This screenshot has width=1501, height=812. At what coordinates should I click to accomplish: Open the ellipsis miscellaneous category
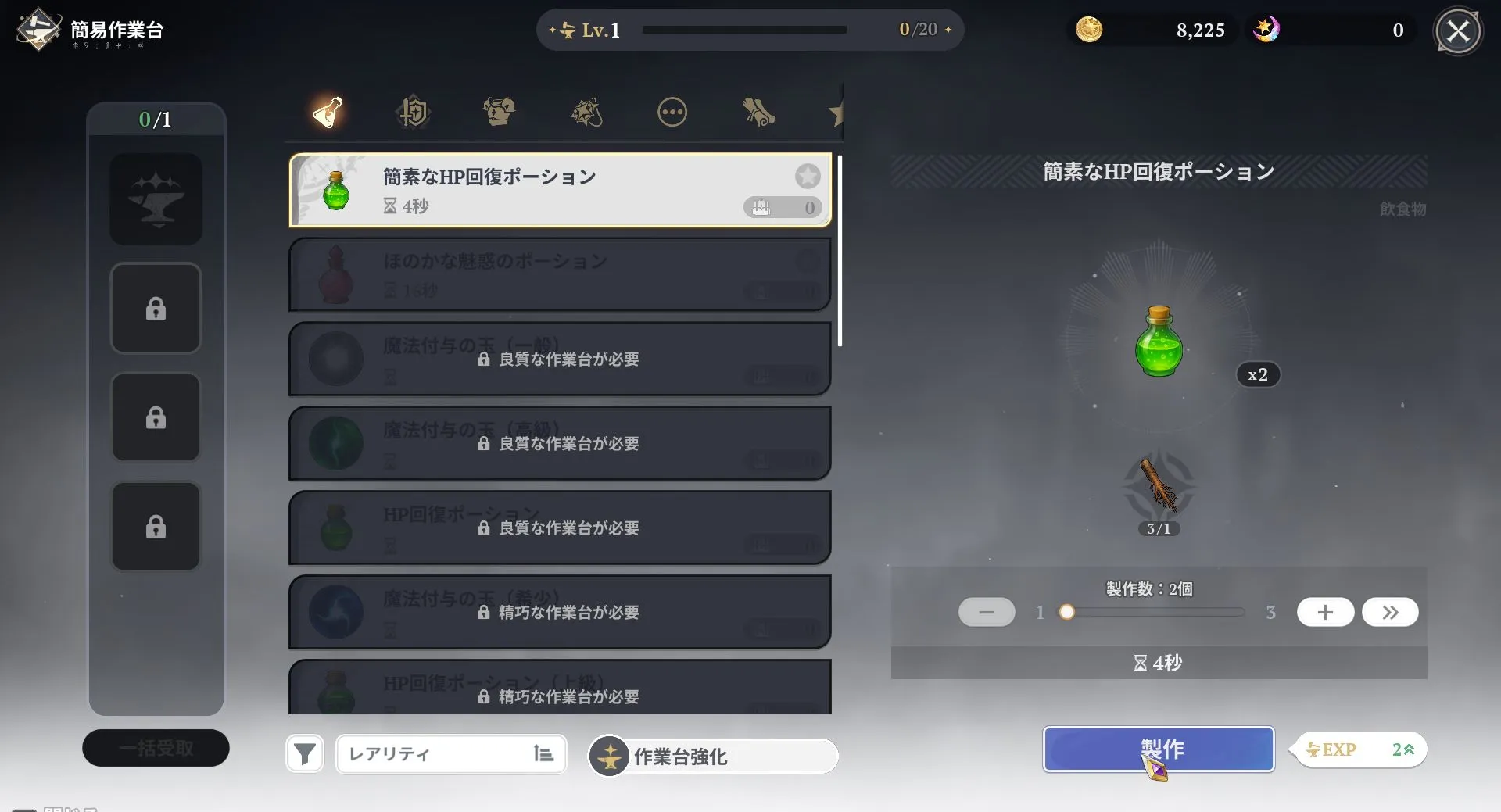[672, 112]
